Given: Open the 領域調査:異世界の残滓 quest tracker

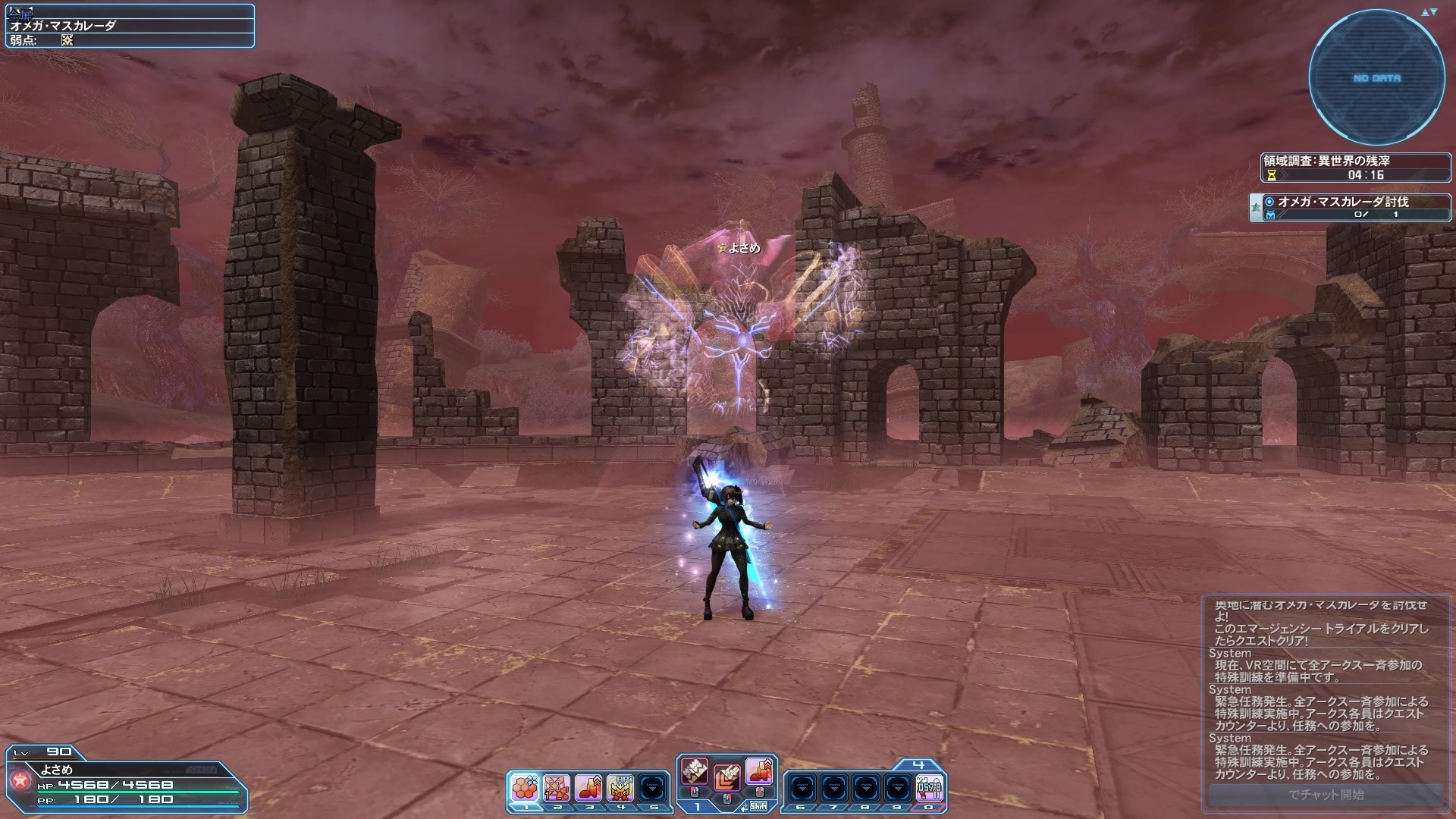Looking at the screenshot, I should [1355, 168].
